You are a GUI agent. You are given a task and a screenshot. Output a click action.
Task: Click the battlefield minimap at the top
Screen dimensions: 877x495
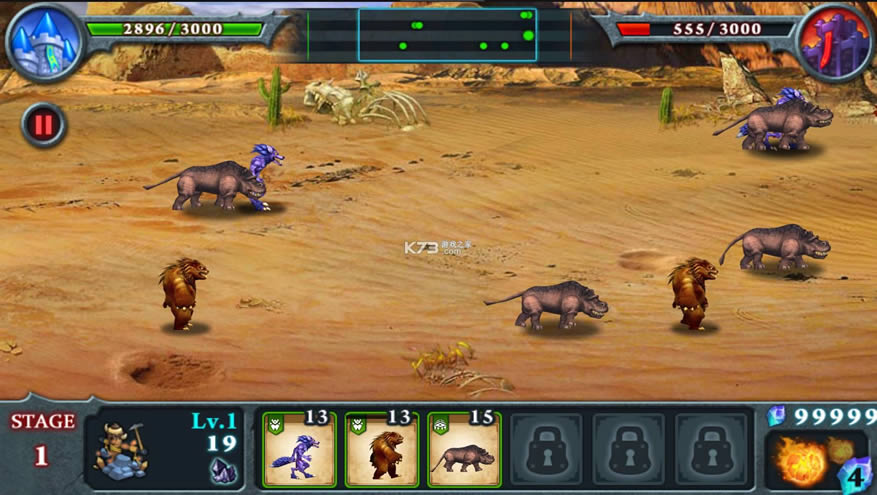tap(447, 35)
